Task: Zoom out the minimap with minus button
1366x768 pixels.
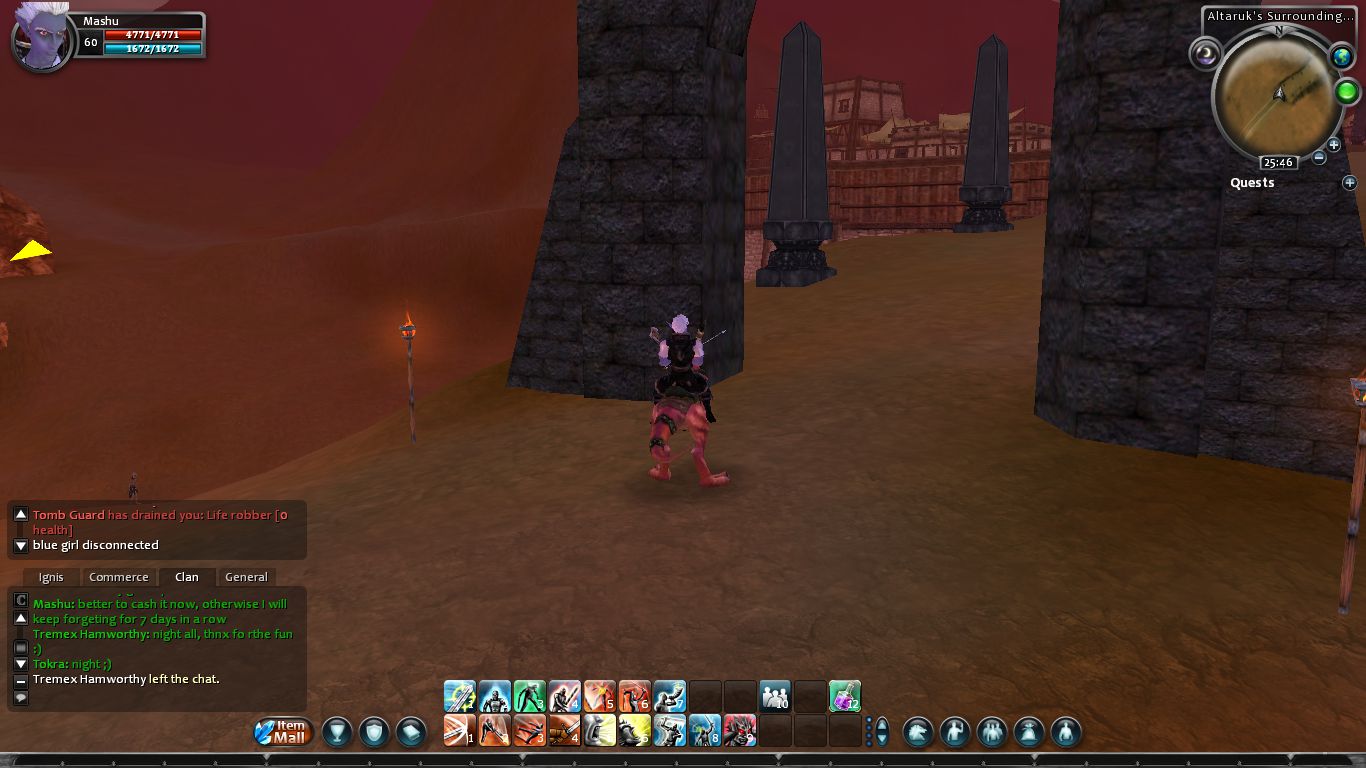Action: (x=1319, y=157)
